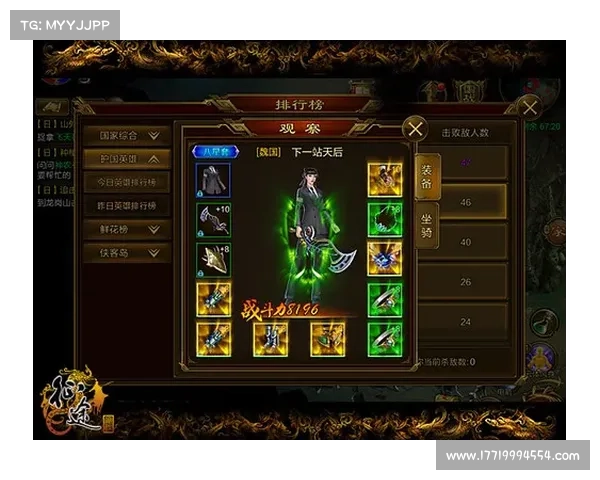Close the 观察 inspect panel
This screenshot has width=600, height=480.
tap(415, 128)
